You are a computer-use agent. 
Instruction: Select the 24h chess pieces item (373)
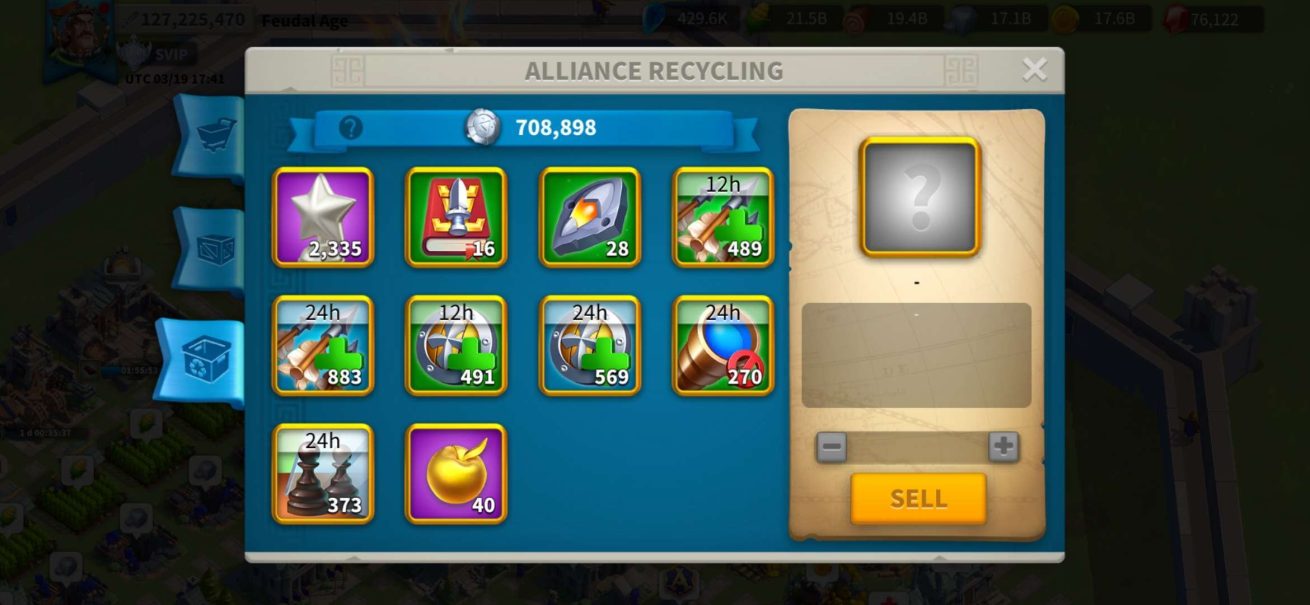click(323, 473)
